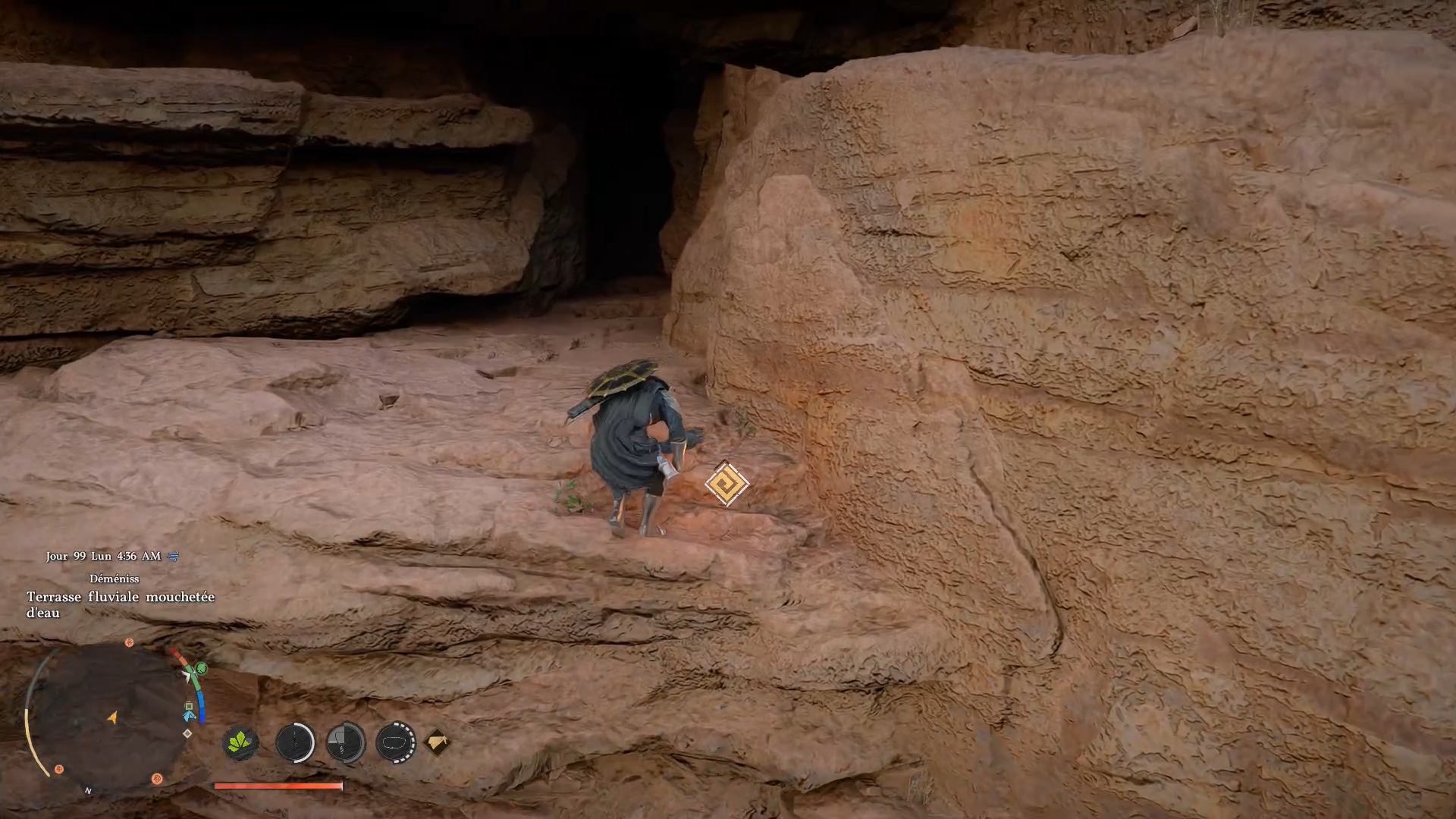Select the slot with dashed ring

[396, 742]
